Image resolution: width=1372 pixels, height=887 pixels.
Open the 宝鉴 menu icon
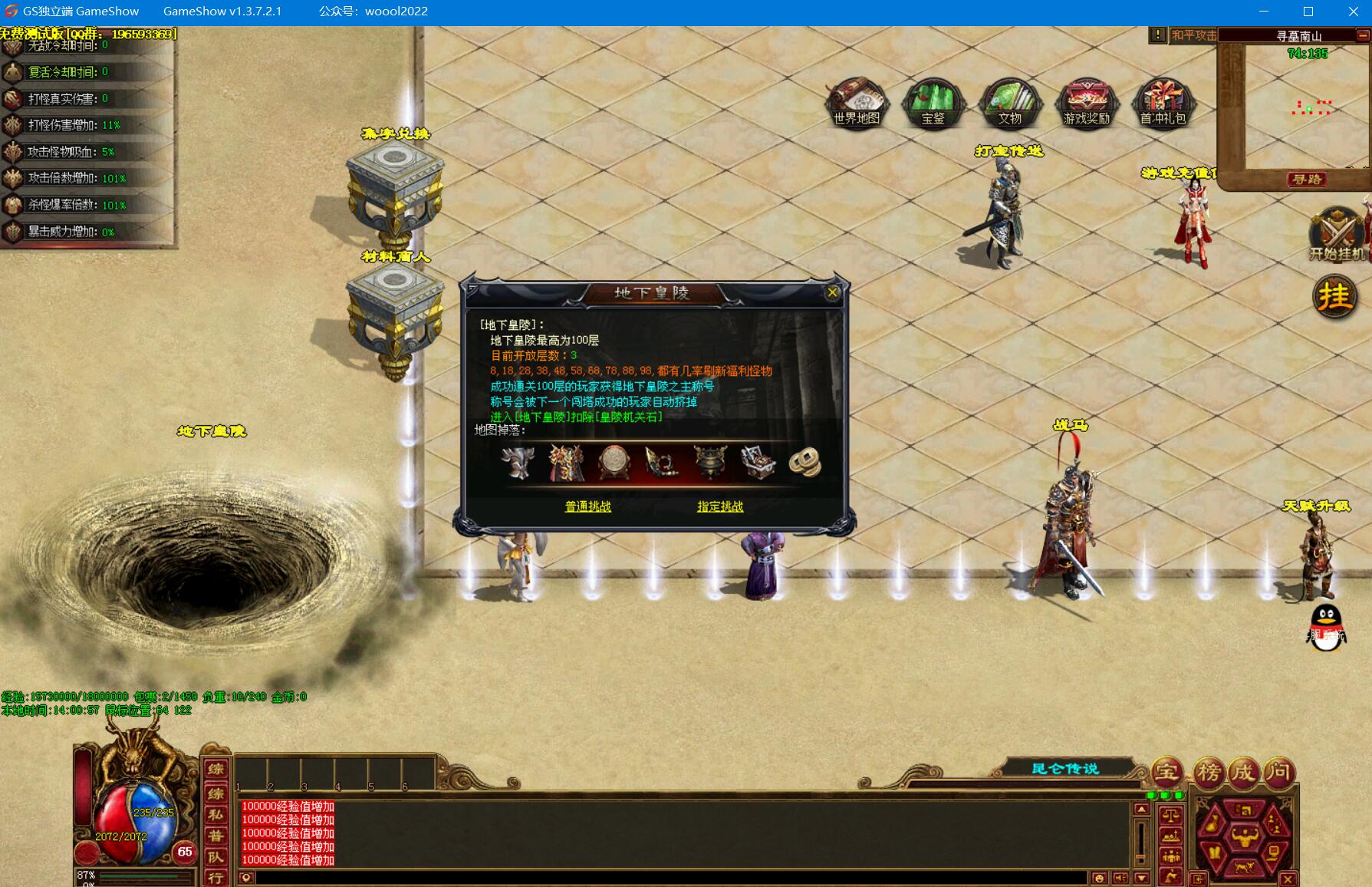click(x=933, y=102)
